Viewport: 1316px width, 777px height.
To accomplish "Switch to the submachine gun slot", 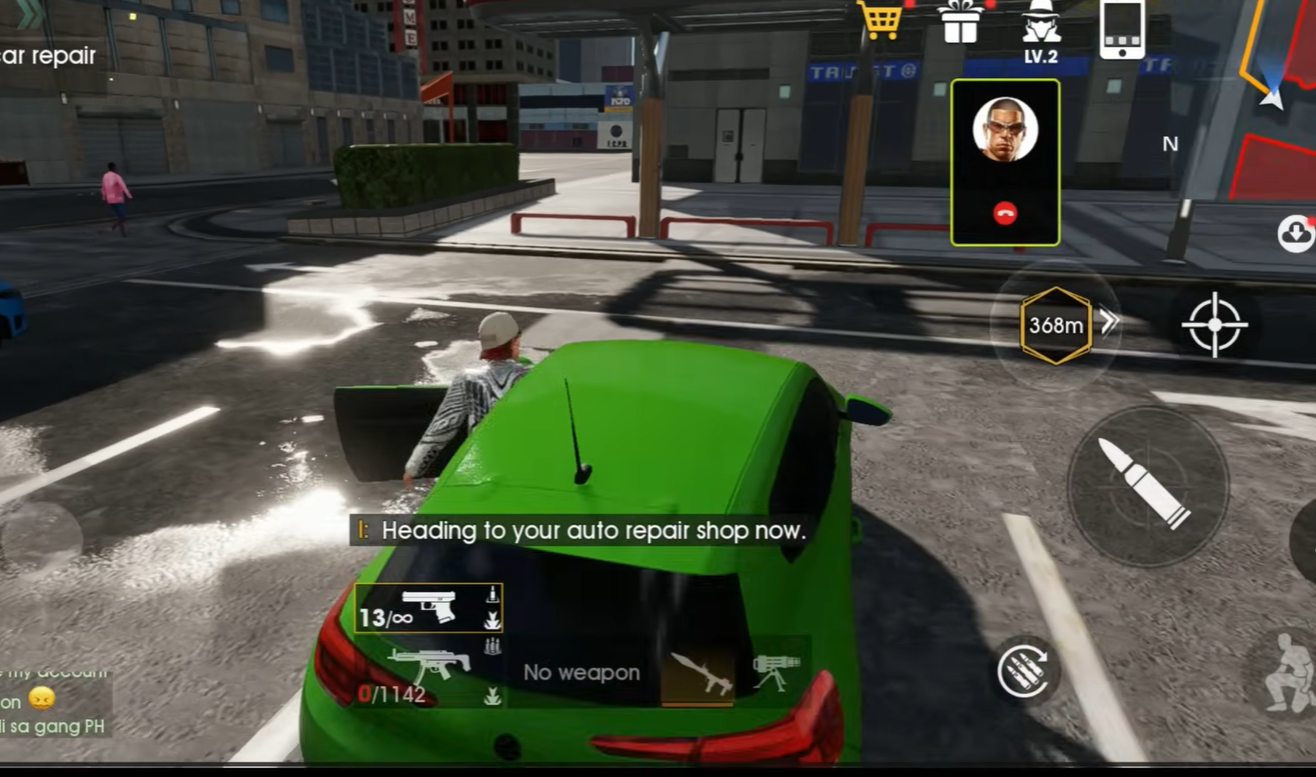I will [x=429, y=671].
